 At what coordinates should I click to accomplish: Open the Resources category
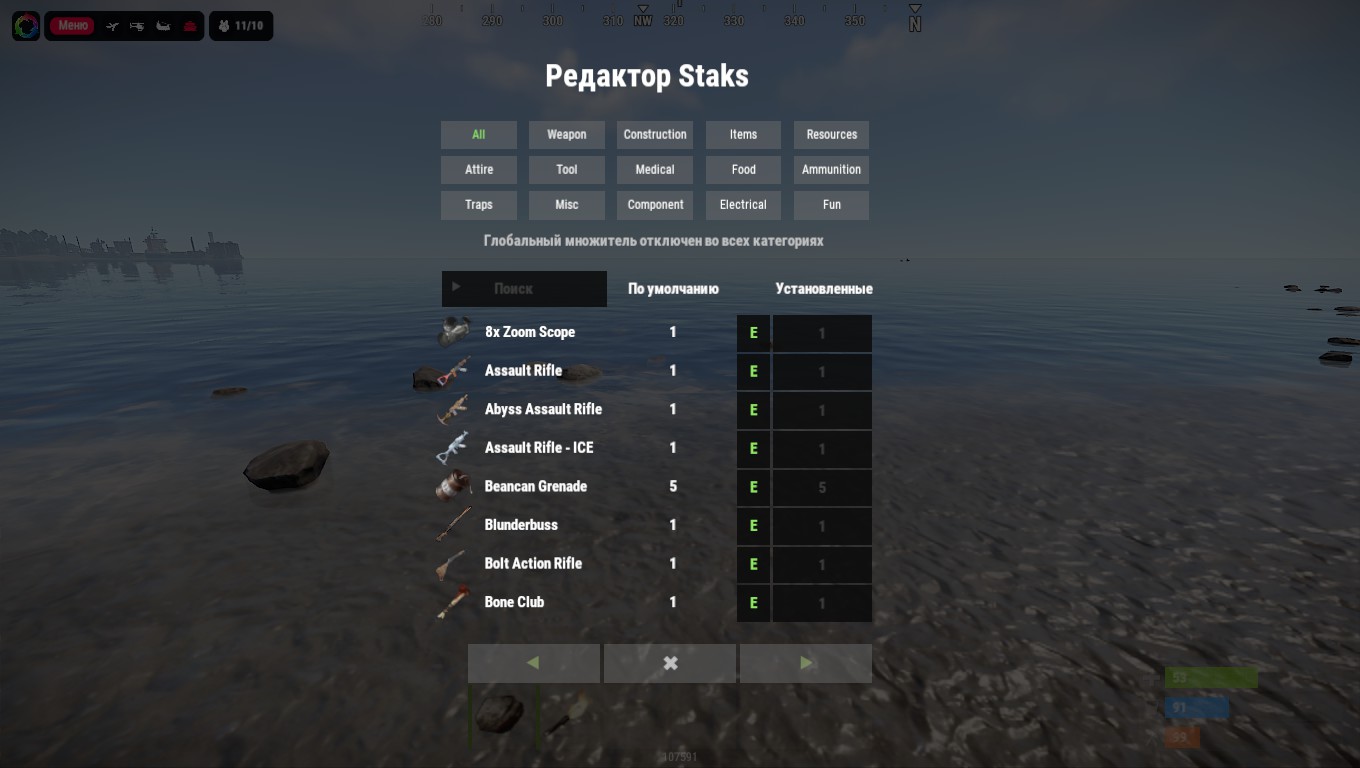click(x=831, y=135)
